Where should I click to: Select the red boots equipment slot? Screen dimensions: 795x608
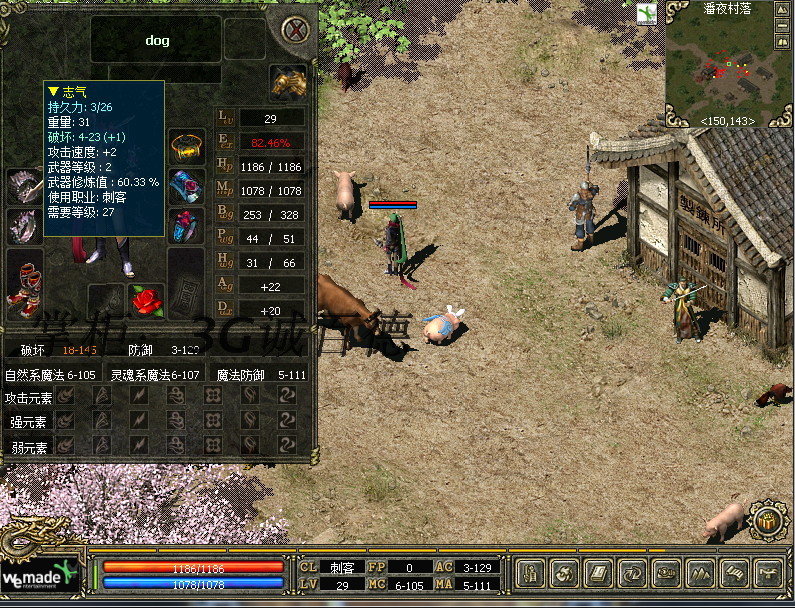point(24,284)
